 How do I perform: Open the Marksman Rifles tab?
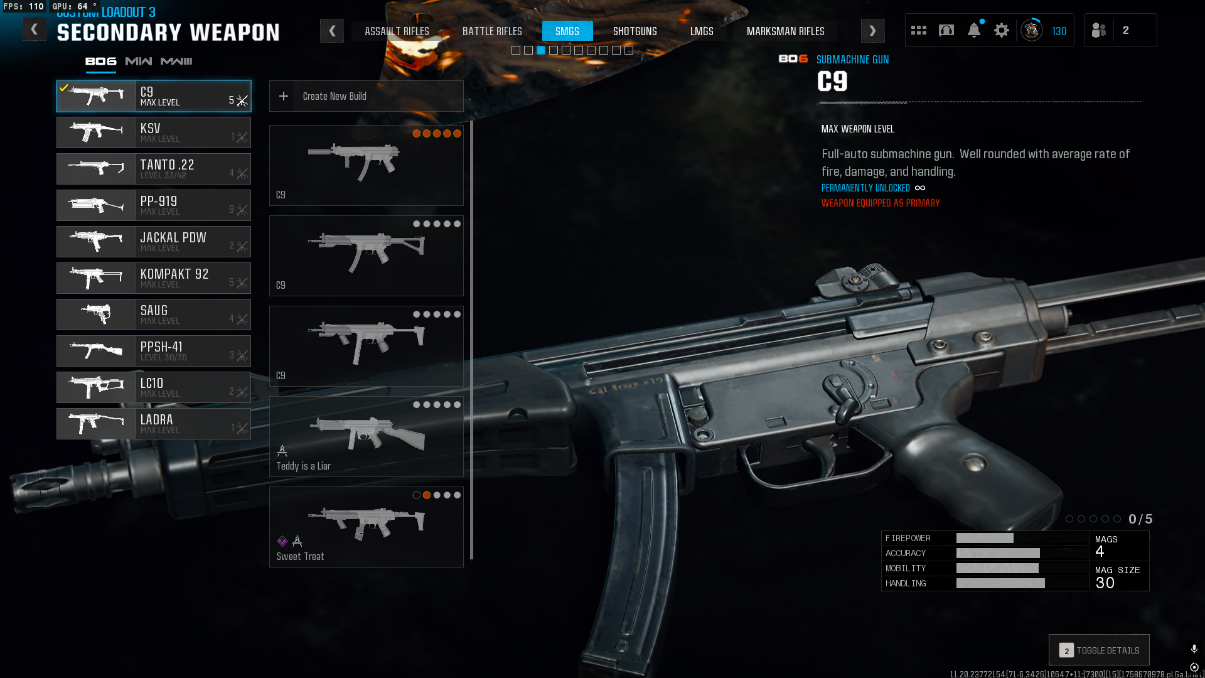(785, 31)
